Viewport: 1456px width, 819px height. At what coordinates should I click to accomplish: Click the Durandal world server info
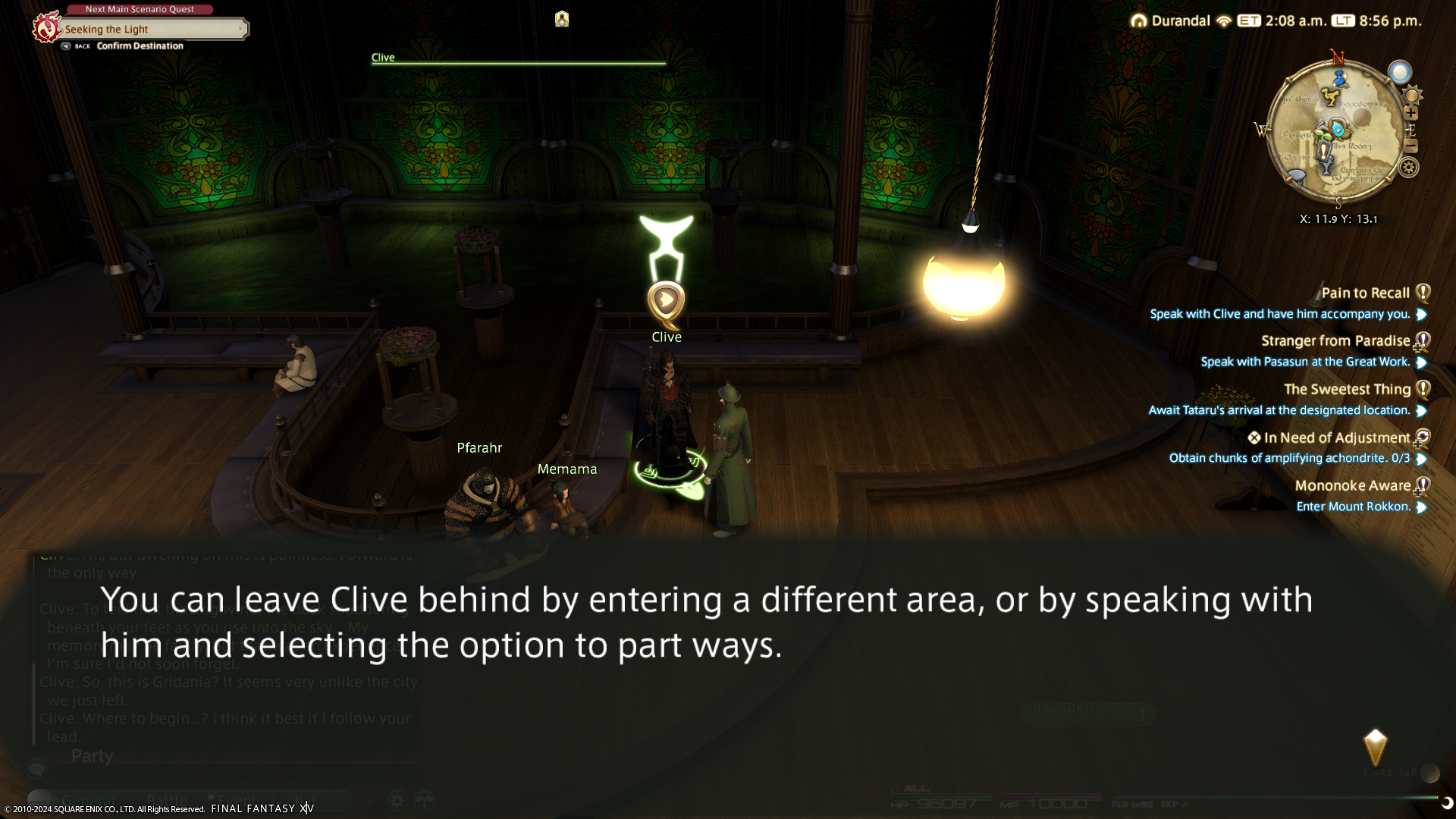click(x=1180, y=21)
